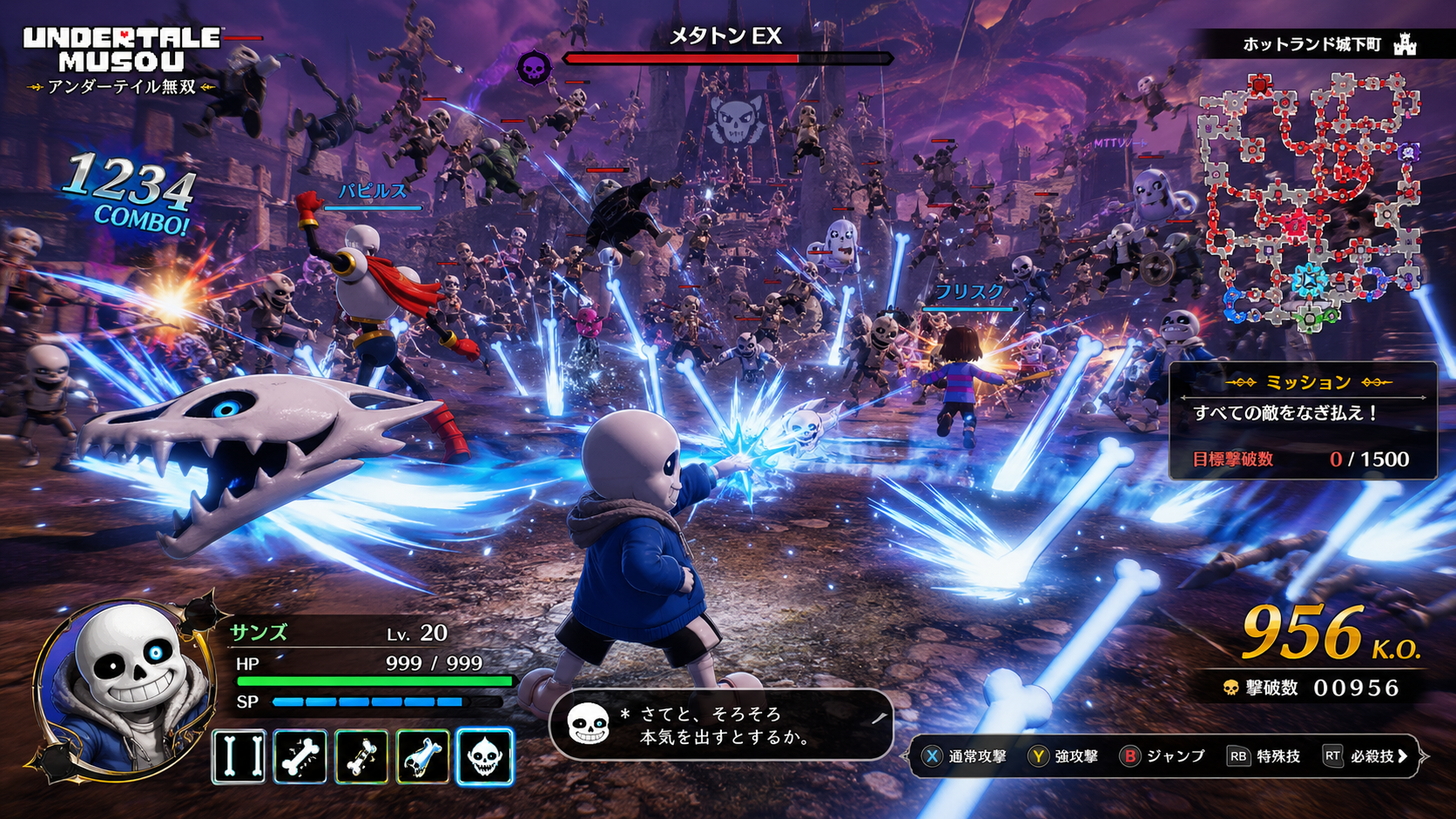Select the green base on minimap
This screenshot has width=1456, height=819.
[x=1311, y=319]
